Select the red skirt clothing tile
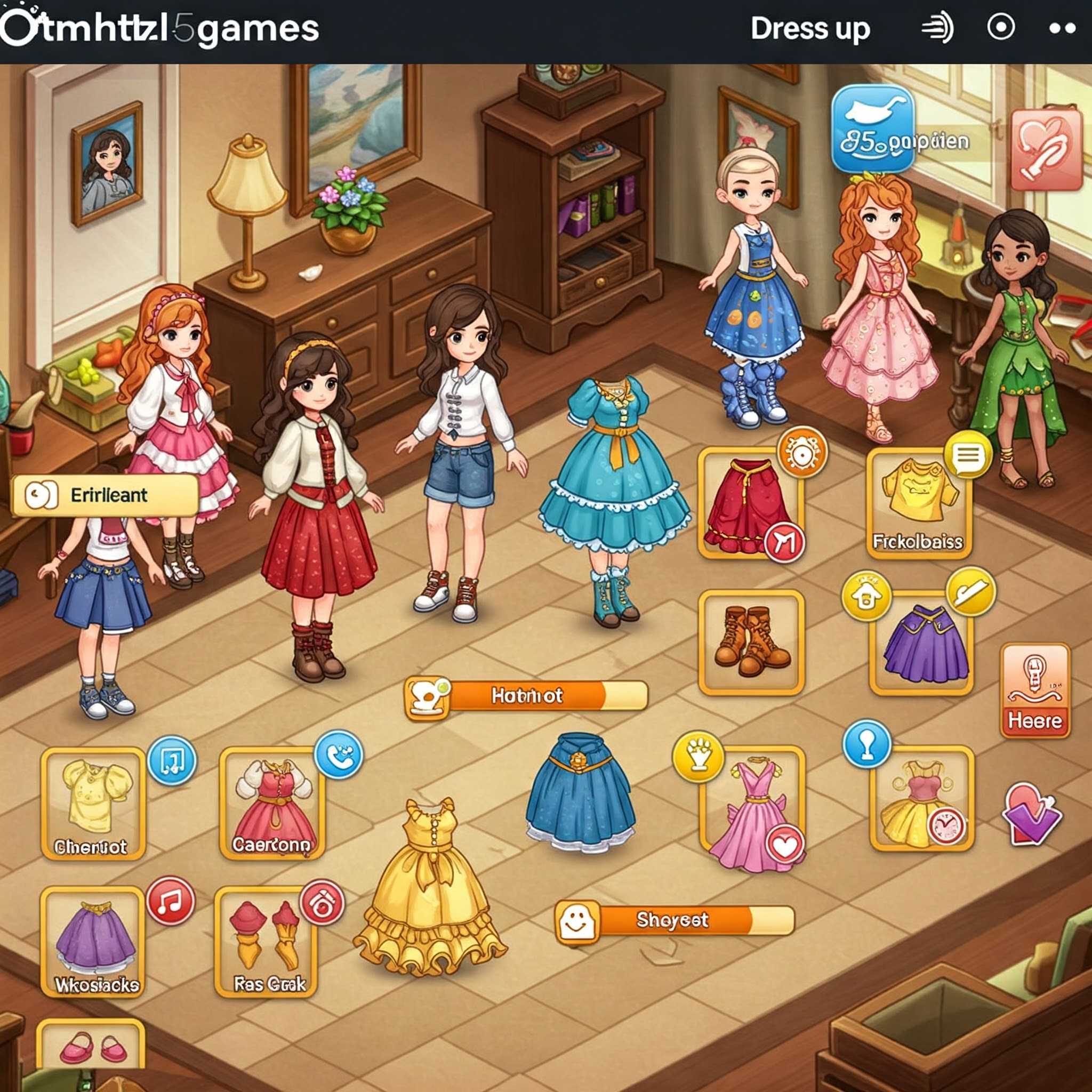This screenshot has width=1092, height=1092. [x=749, y=503]
